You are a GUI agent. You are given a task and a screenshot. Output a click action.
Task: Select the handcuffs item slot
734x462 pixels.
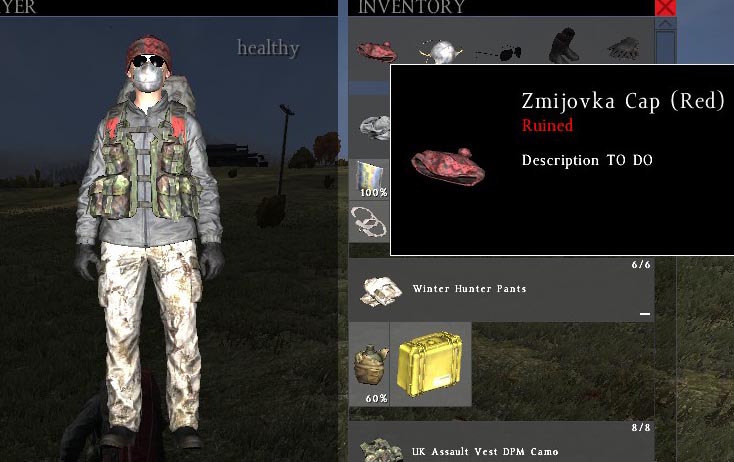[x=368, y=220]
